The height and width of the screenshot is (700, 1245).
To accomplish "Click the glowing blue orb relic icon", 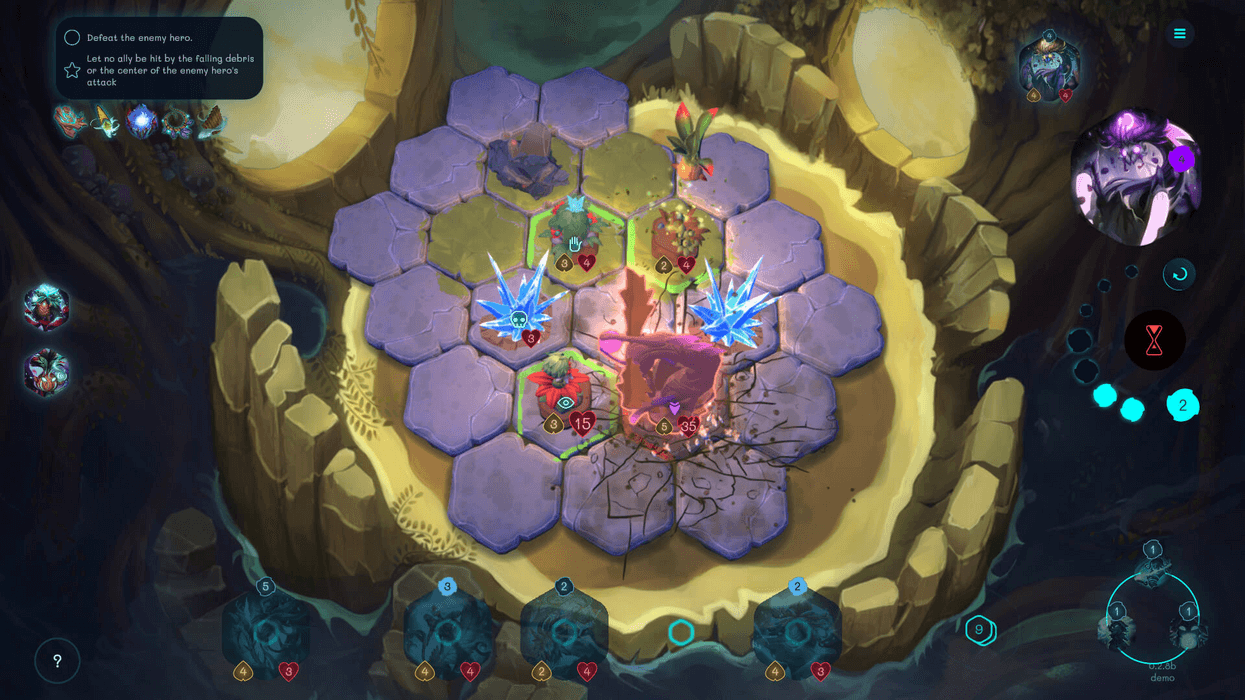I will click(x=142, y=122).
